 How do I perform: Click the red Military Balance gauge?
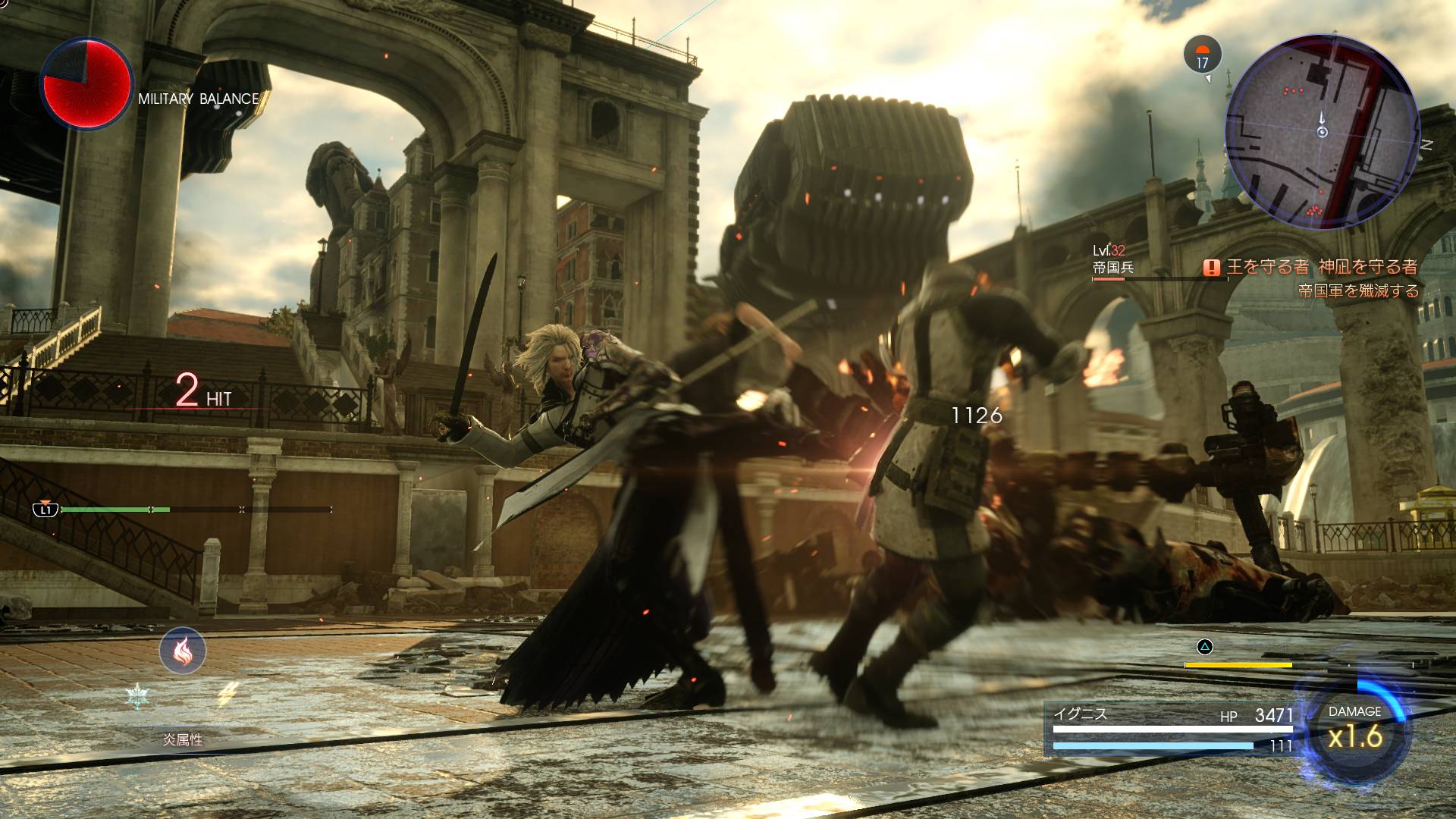[86, 84]
